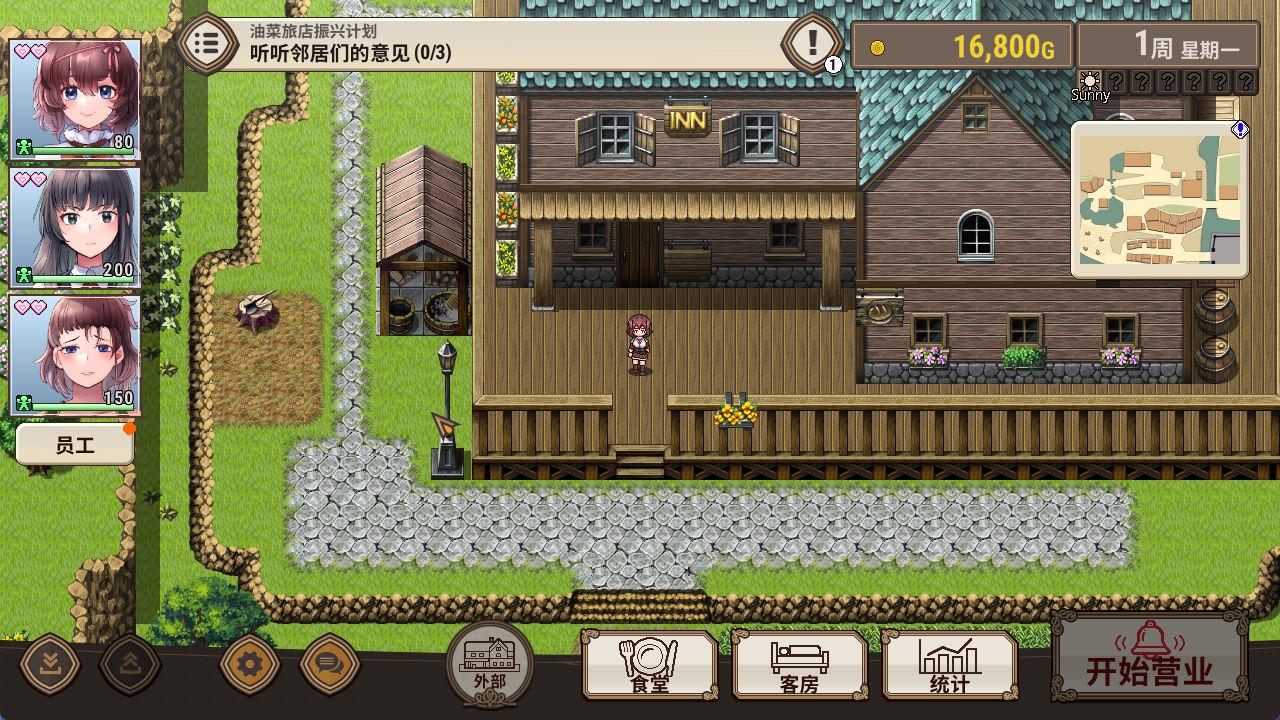Open the quest list menu icon

click(x=207, y=43)
